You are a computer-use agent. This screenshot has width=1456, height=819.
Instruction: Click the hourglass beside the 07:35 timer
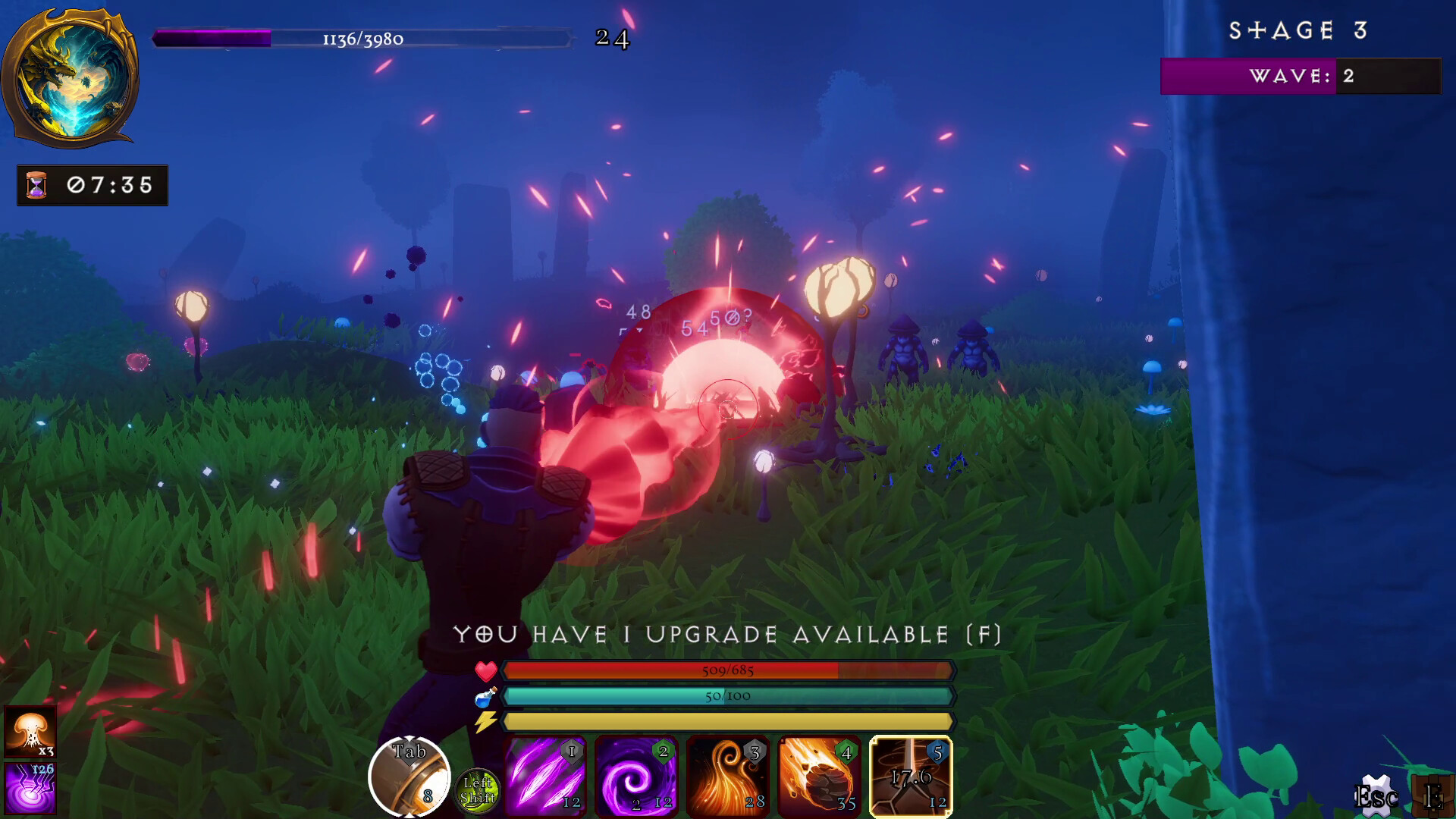(36, 184)
